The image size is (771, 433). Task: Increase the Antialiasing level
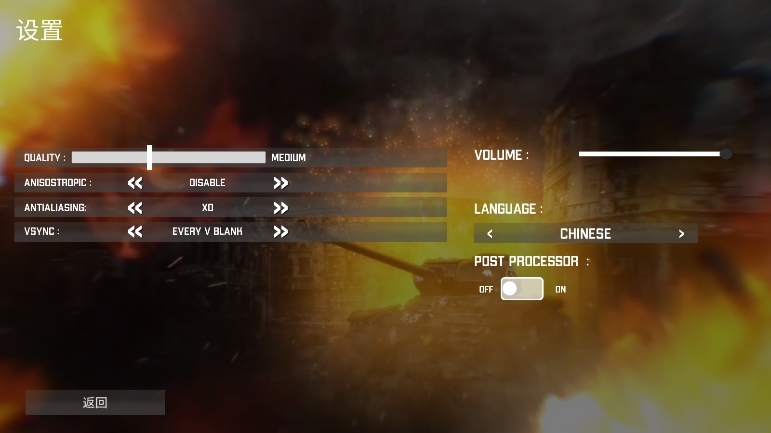[x=281, y=208]
